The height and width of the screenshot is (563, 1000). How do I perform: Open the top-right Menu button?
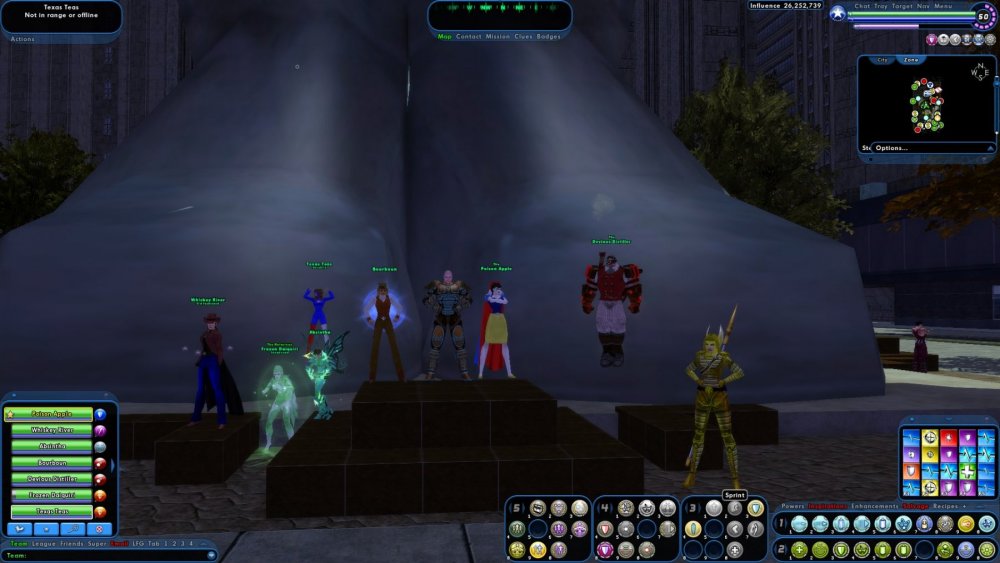(943, 7)
